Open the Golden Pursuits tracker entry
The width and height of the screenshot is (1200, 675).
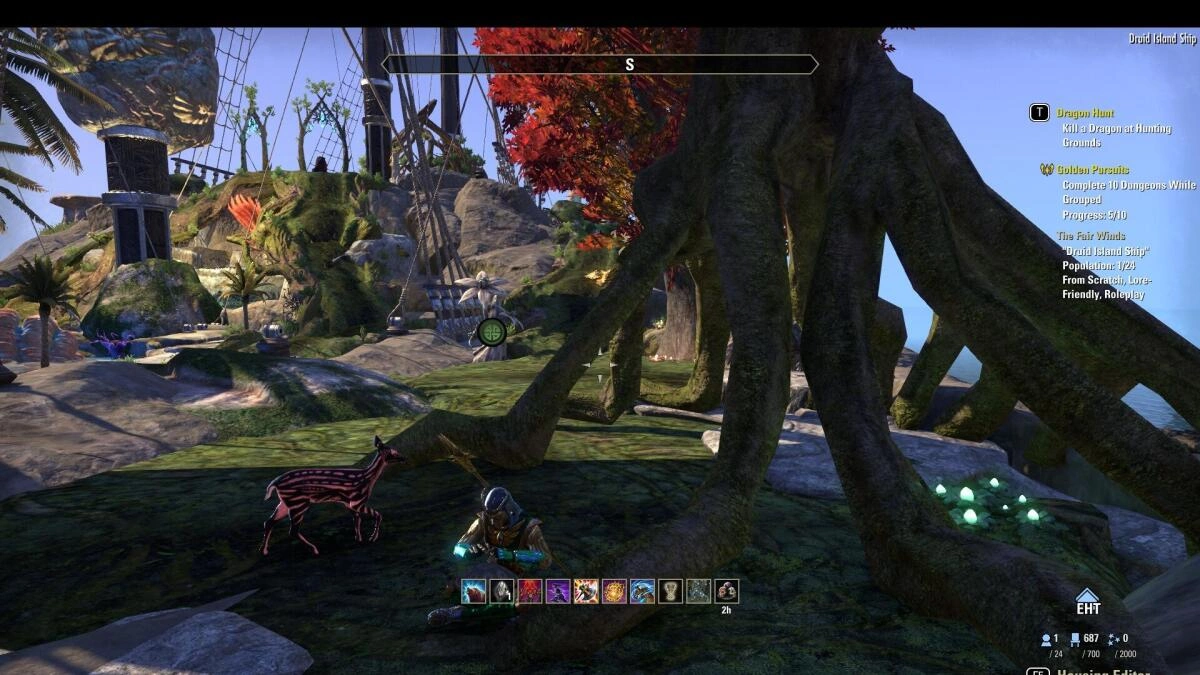point(1094,170)
